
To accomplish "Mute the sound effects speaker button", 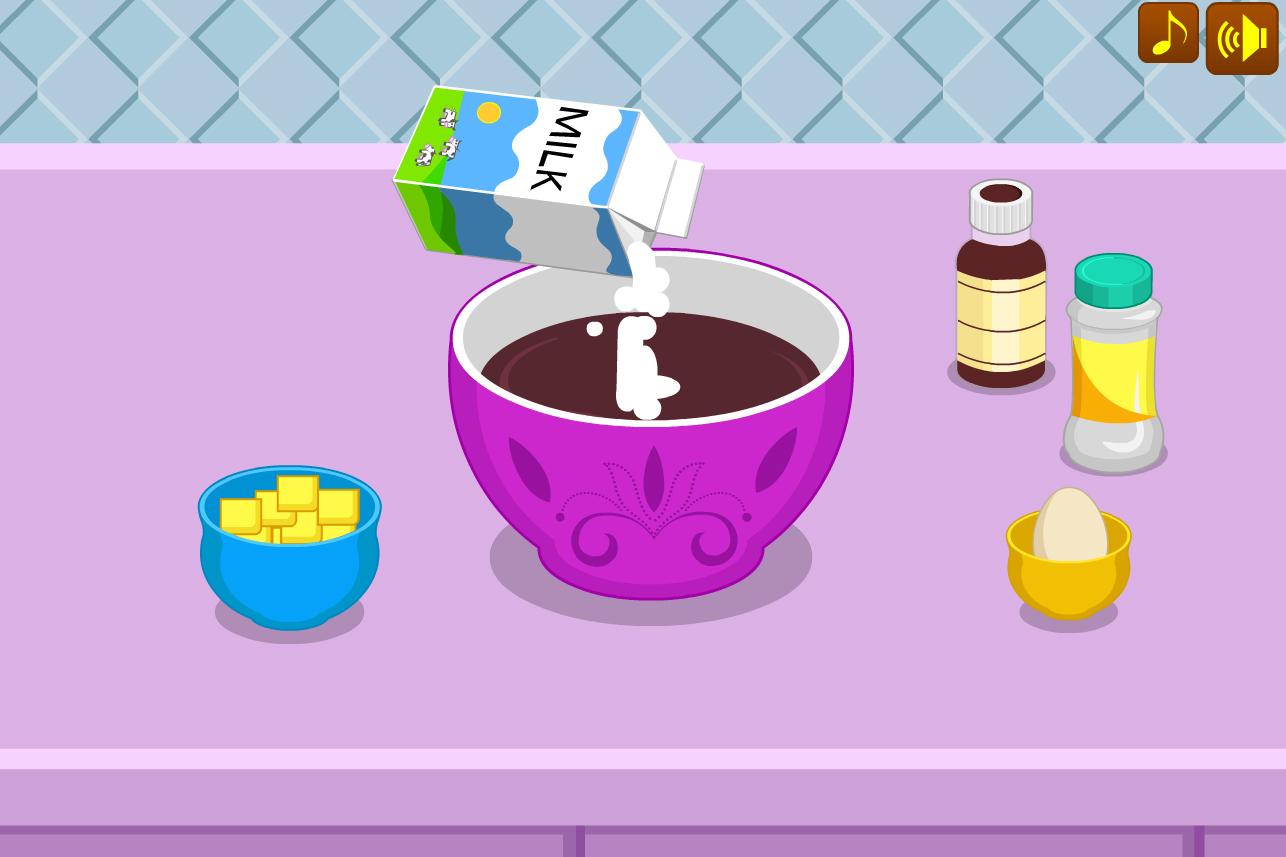I will pyautogui.click(x=1241, y=36).
